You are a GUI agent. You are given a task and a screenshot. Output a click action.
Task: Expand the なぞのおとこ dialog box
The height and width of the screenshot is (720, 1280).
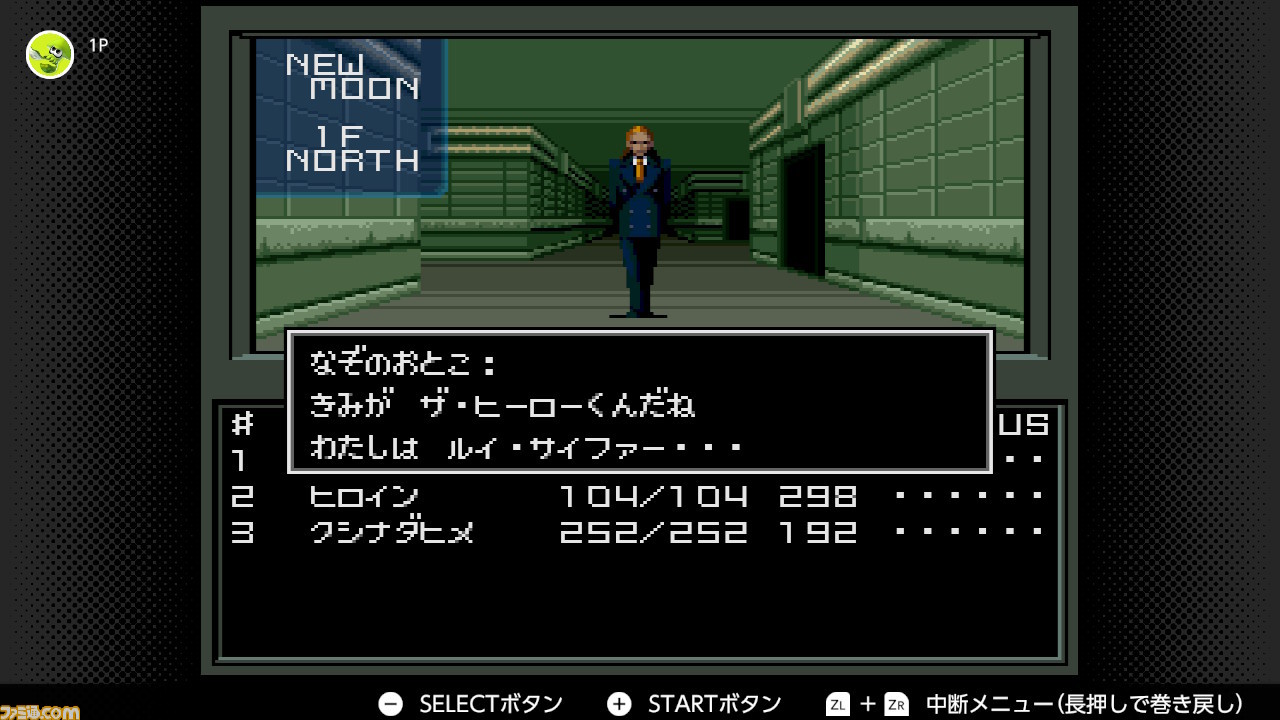(x=640, y=400)
